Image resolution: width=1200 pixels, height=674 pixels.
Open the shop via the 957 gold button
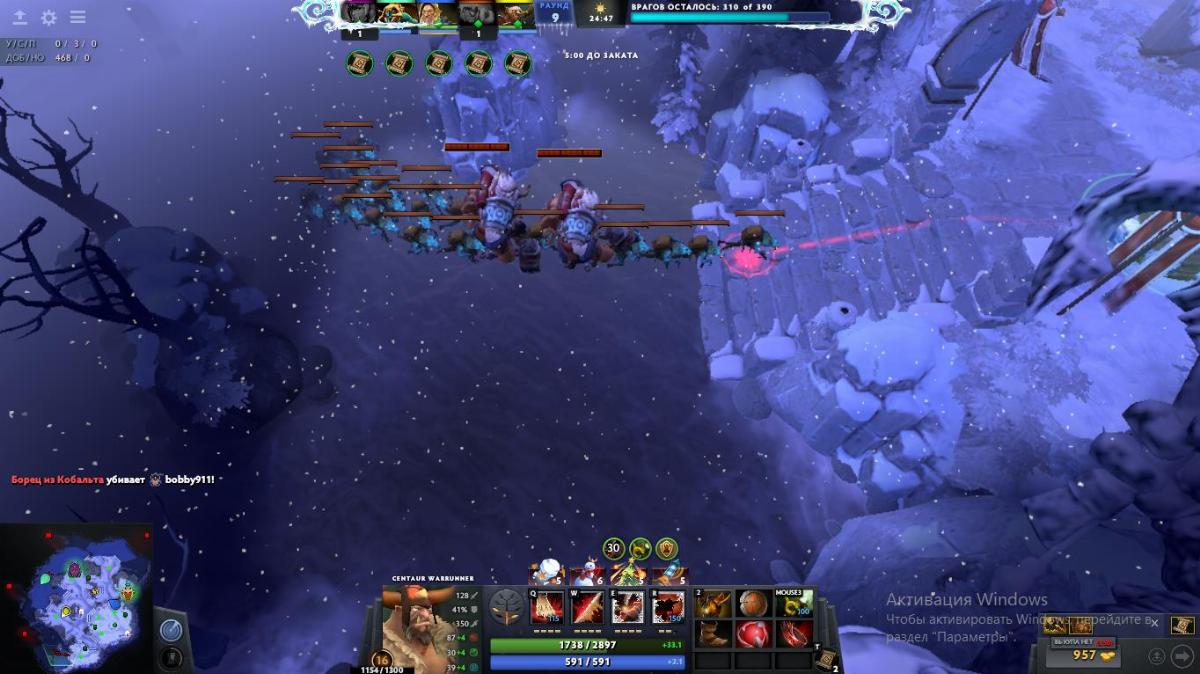pos(1091,655)
